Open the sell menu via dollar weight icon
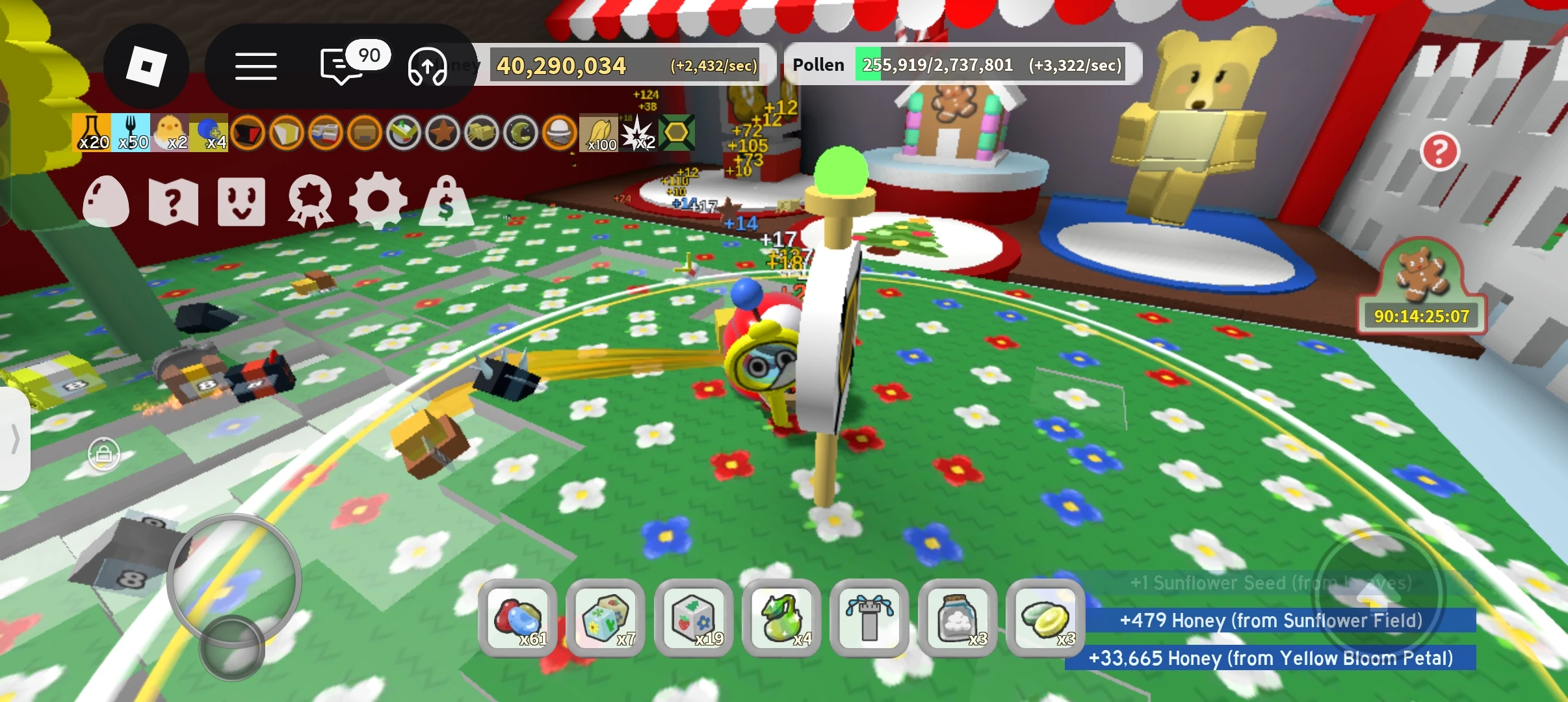Image resolution: width=1568 pixels, height=702 pixels. (445, 201)
